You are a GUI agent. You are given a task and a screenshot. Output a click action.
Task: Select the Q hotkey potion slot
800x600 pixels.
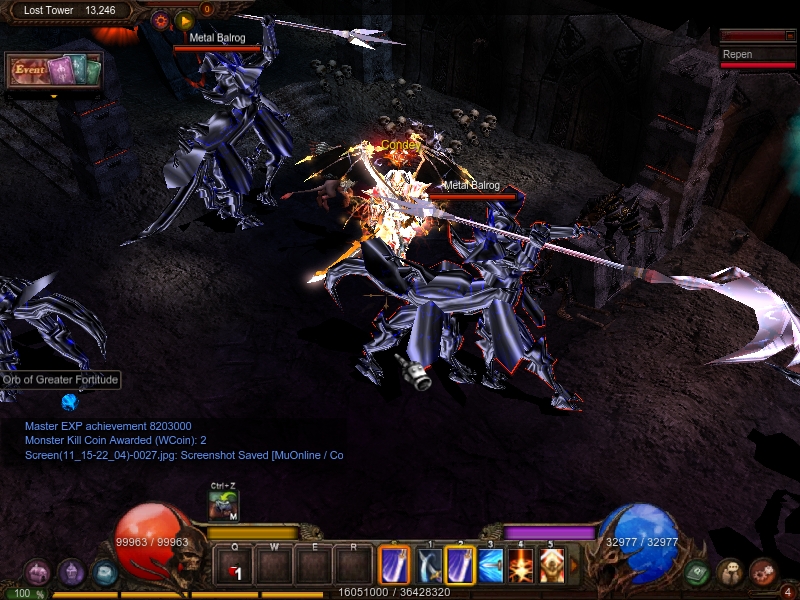point(234,567)
